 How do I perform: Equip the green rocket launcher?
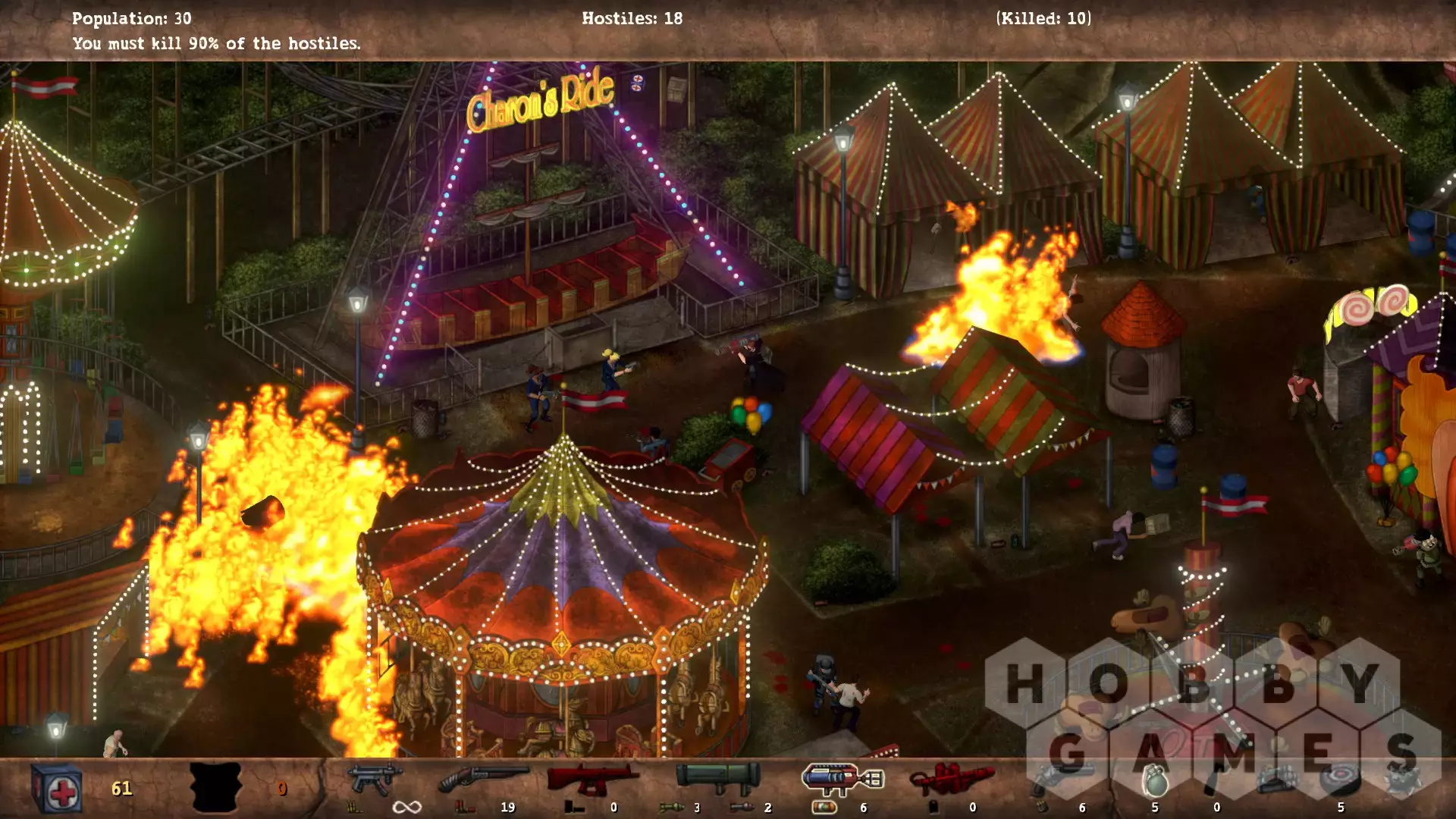tap(717, 777)
